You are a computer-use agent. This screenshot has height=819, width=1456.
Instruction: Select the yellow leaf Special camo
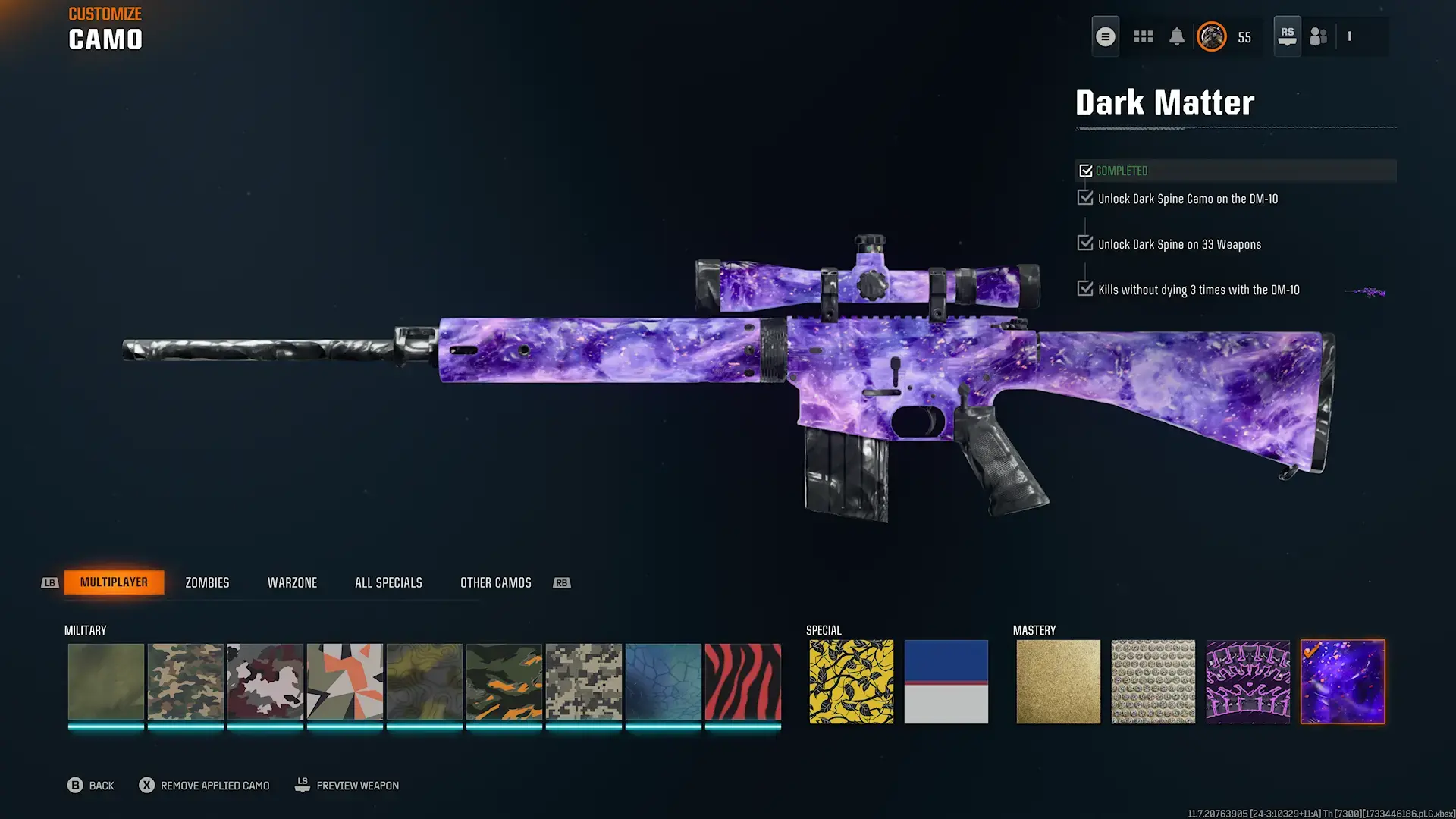click(x=850, y=680)
